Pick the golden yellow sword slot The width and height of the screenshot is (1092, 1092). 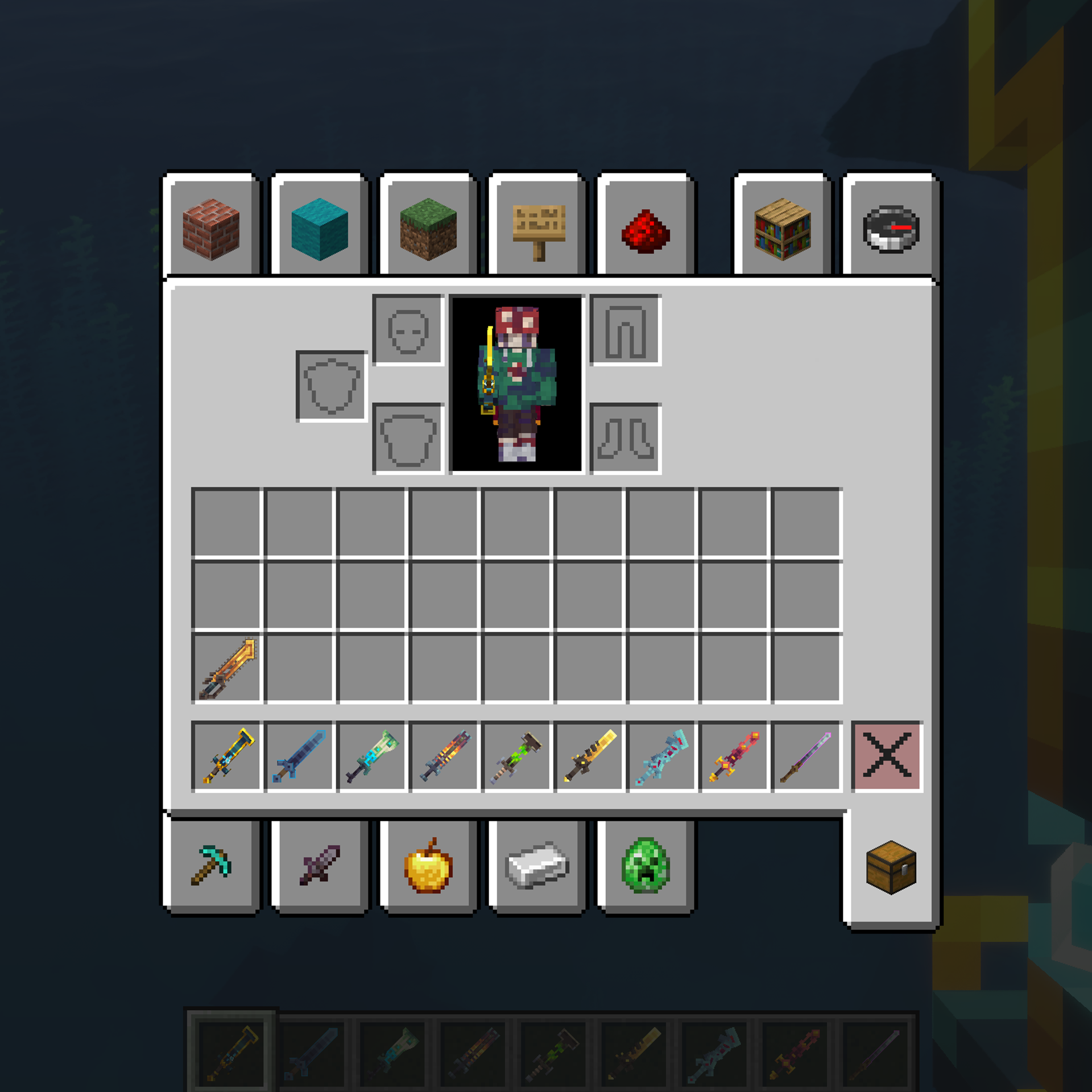pyautogui.click(x=589, y=756)
